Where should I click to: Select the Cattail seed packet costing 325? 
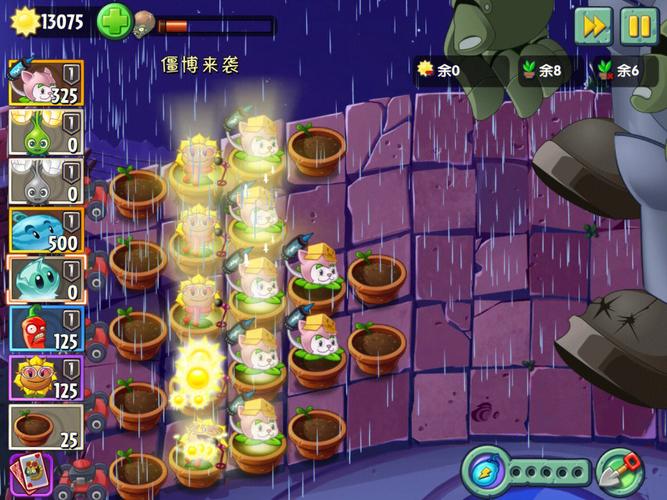pos(45,82)
